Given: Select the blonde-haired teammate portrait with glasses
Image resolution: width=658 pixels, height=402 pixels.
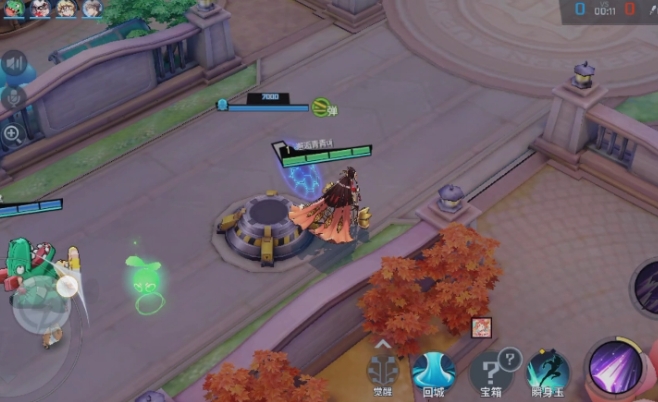Looking at the screenshot, I should click(66, 9).
